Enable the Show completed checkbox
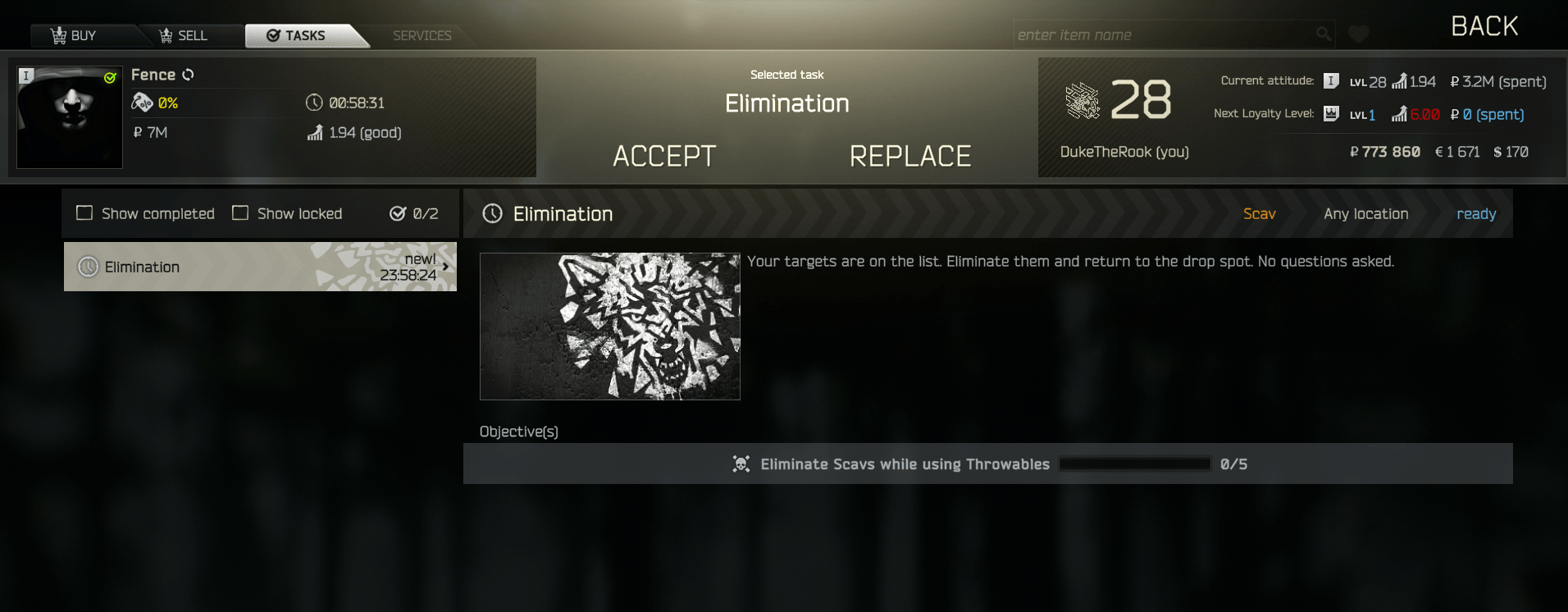 (84, 212)
